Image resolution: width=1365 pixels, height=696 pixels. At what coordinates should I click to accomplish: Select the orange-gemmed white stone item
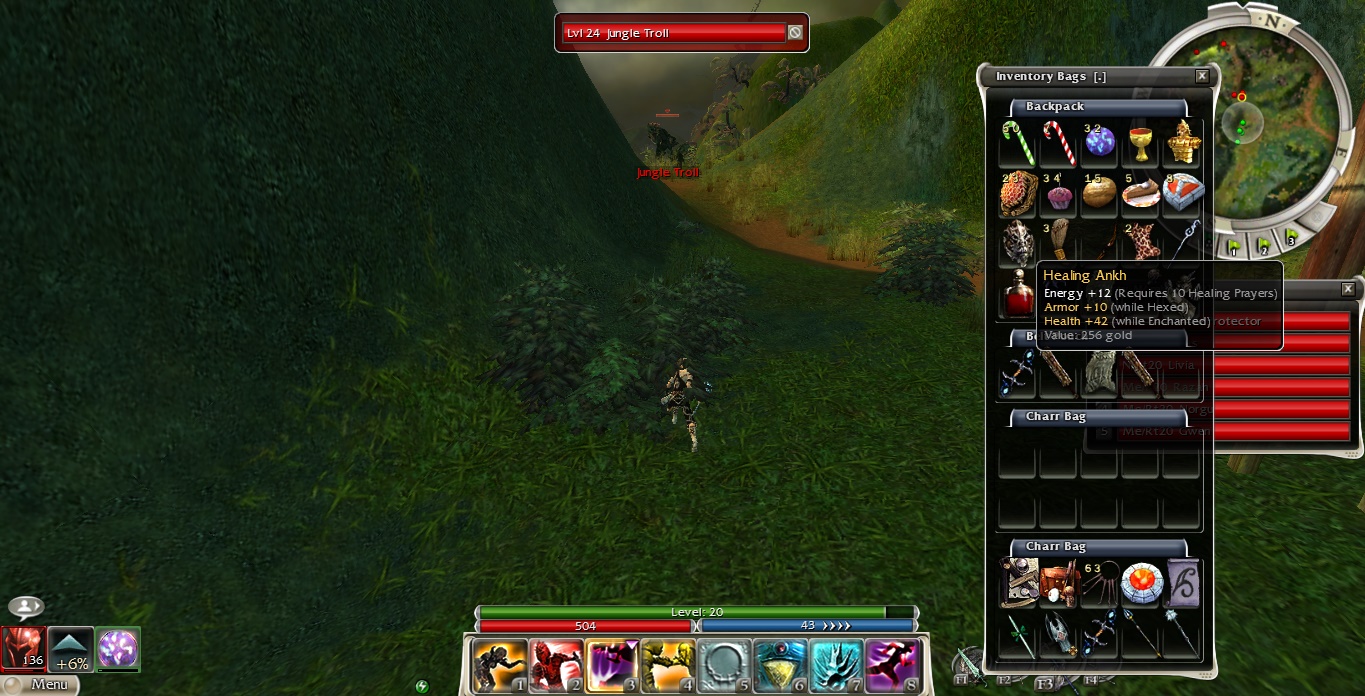(x=1141, y=584)
